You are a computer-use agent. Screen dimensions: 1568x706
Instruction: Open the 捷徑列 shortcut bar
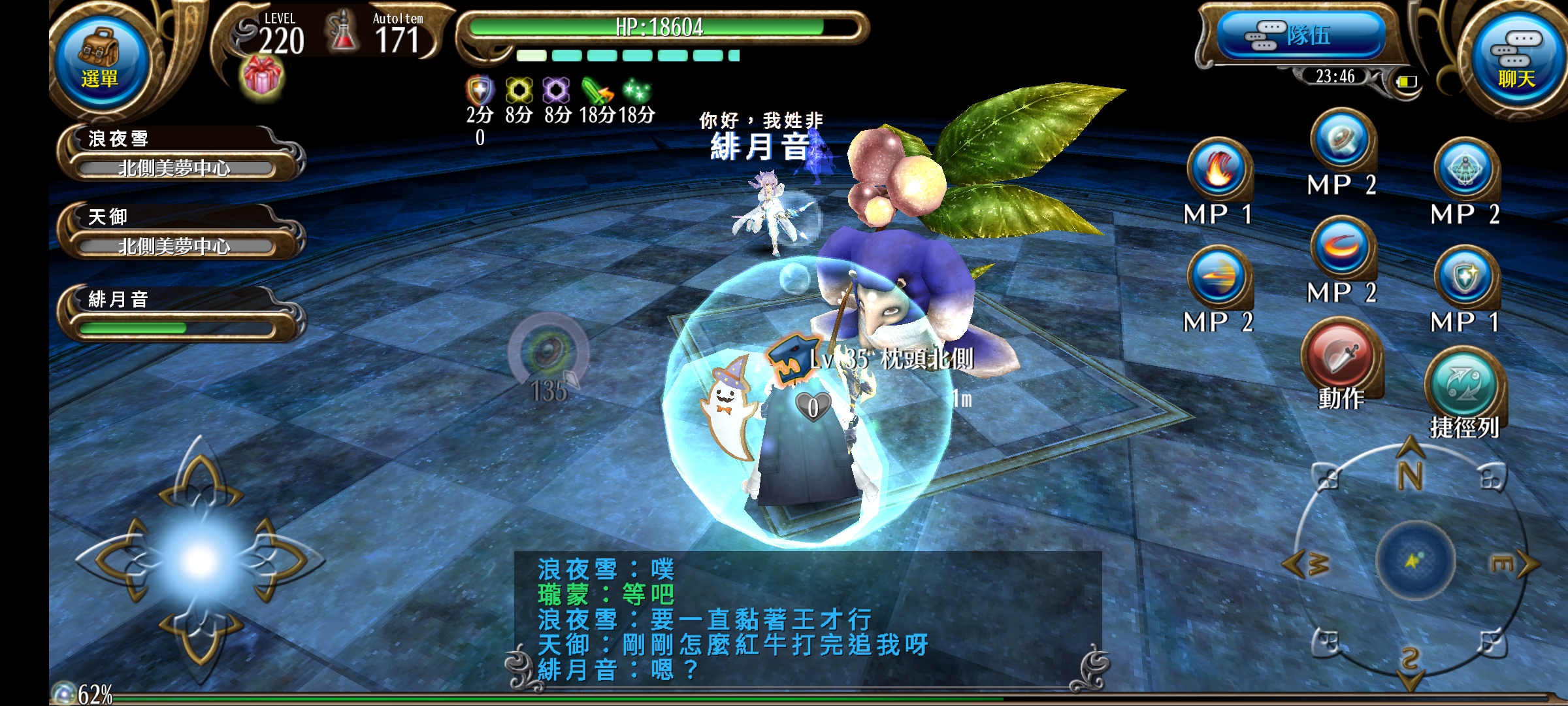coord(1463,386)
